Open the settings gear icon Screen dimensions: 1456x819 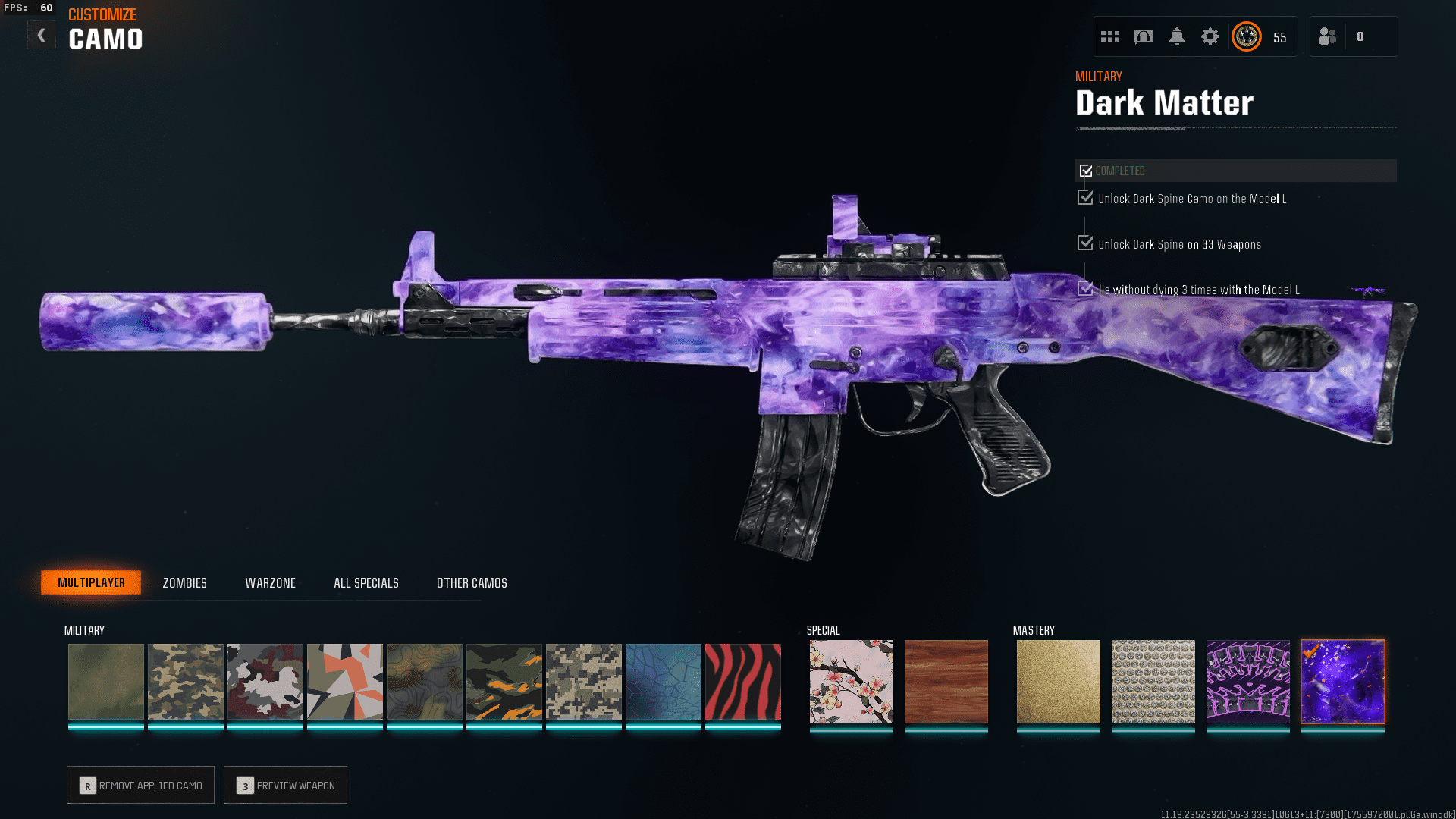point(1210,36)
